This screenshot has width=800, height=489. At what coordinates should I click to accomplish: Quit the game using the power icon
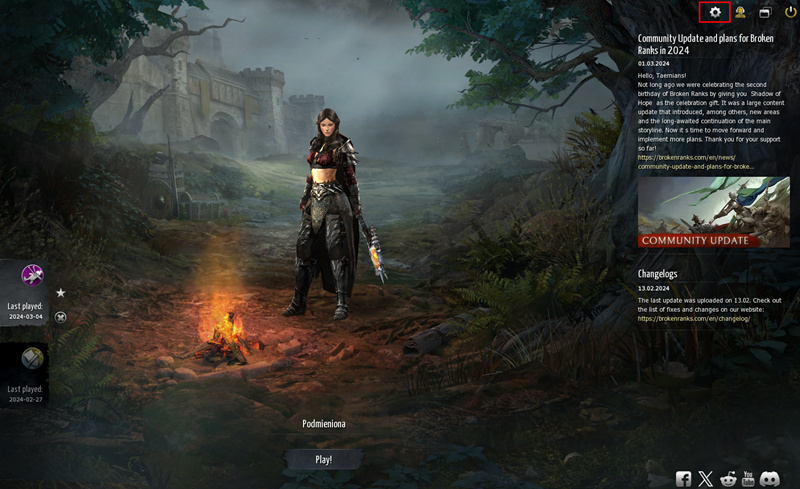[x=790, y=12]
